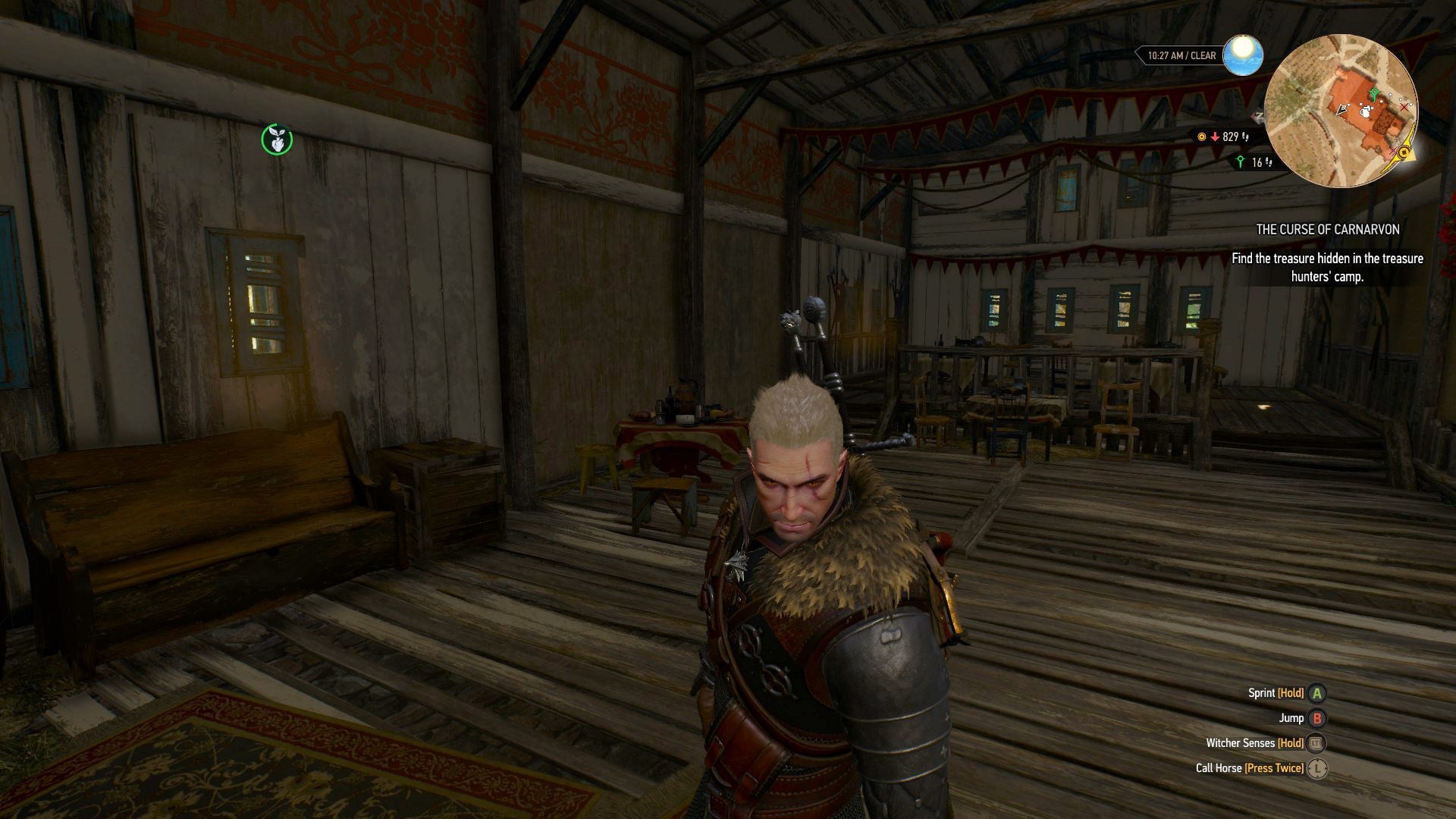Image resolution: width=1456 pixels, height=819 pixels.
Task: Toggle Witcher Senses using the LT prompt
Action: (1316, 743)
